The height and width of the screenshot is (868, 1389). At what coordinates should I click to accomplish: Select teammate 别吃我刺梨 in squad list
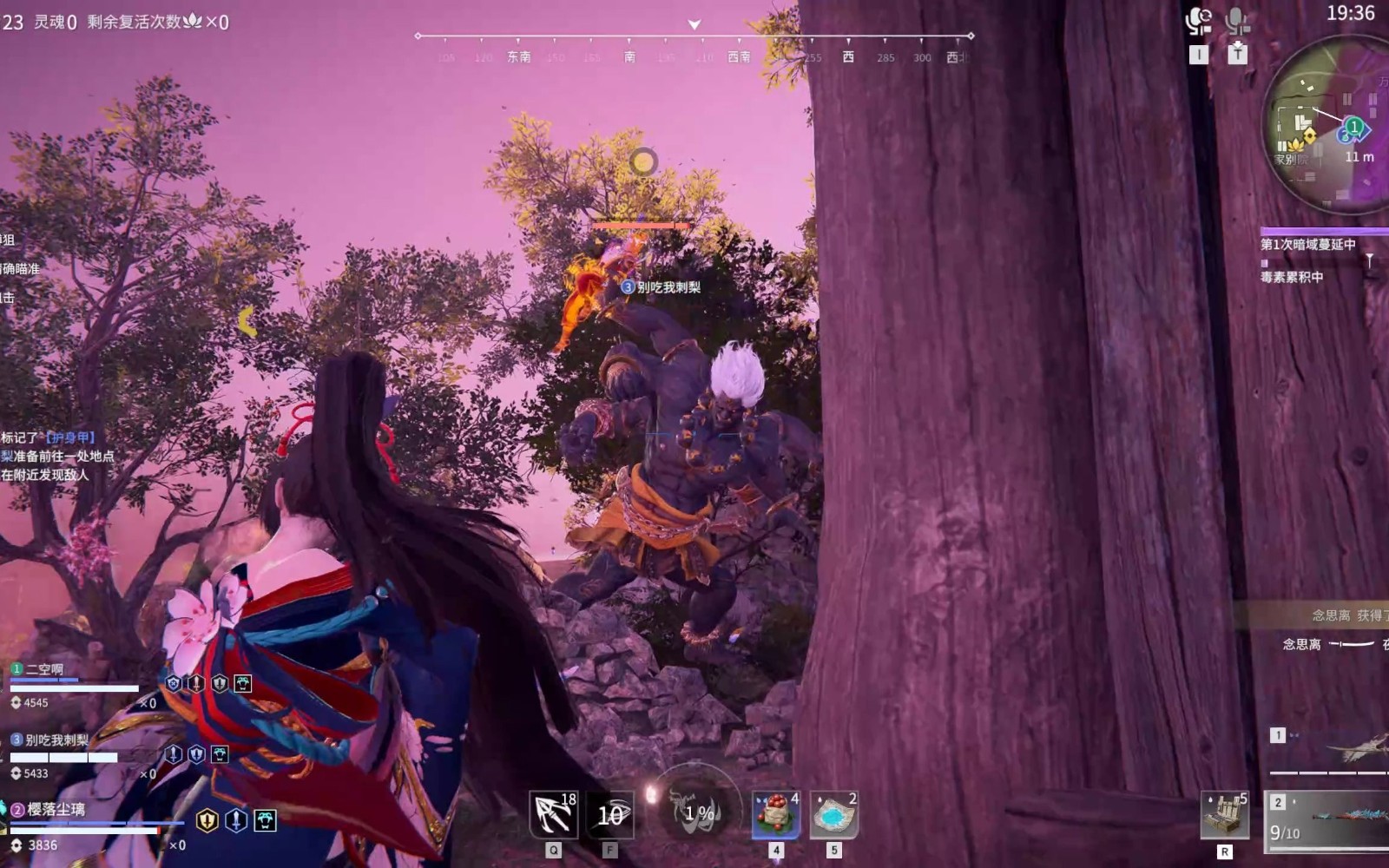pos(56,740)
